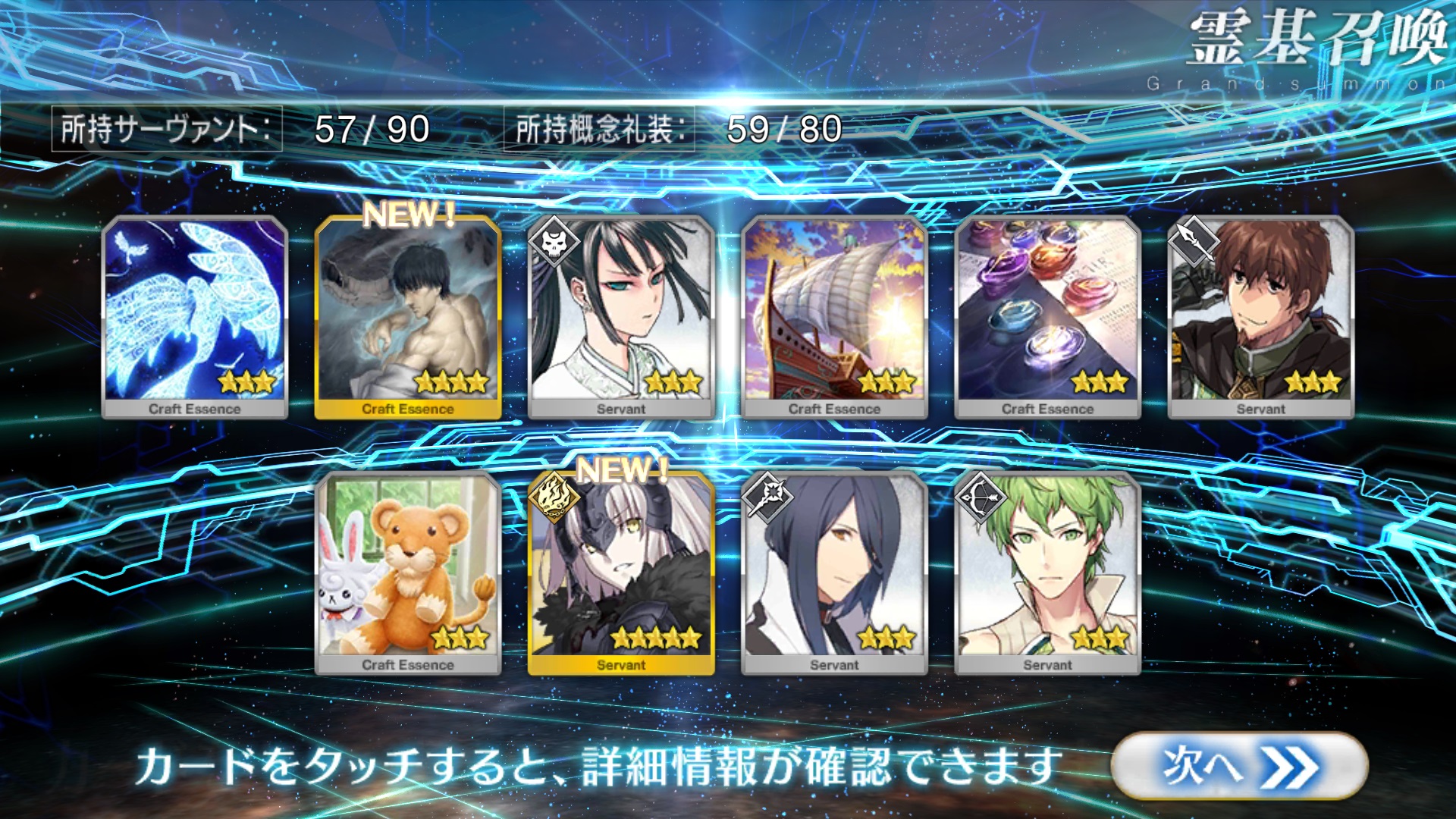Select the brown-haired Lancer Servant card
Screen dimensions: 1456x819
(1260, 317)
